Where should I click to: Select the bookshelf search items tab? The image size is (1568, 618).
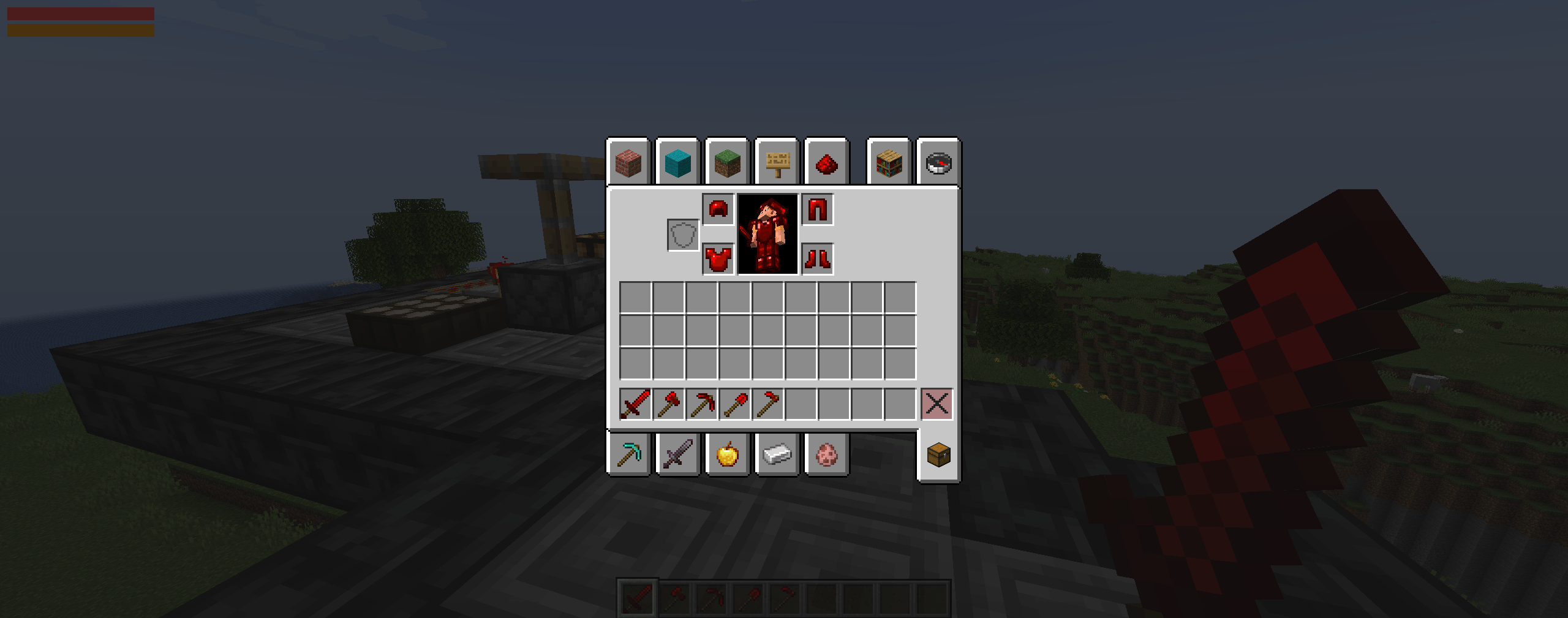pos(889,164)
